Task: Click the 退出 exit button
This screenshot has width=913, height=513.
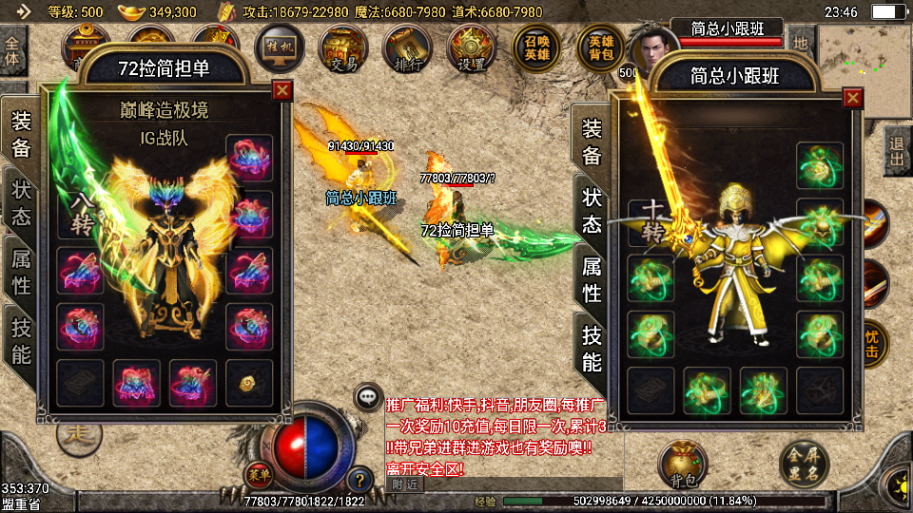Action: coord(897,151)
